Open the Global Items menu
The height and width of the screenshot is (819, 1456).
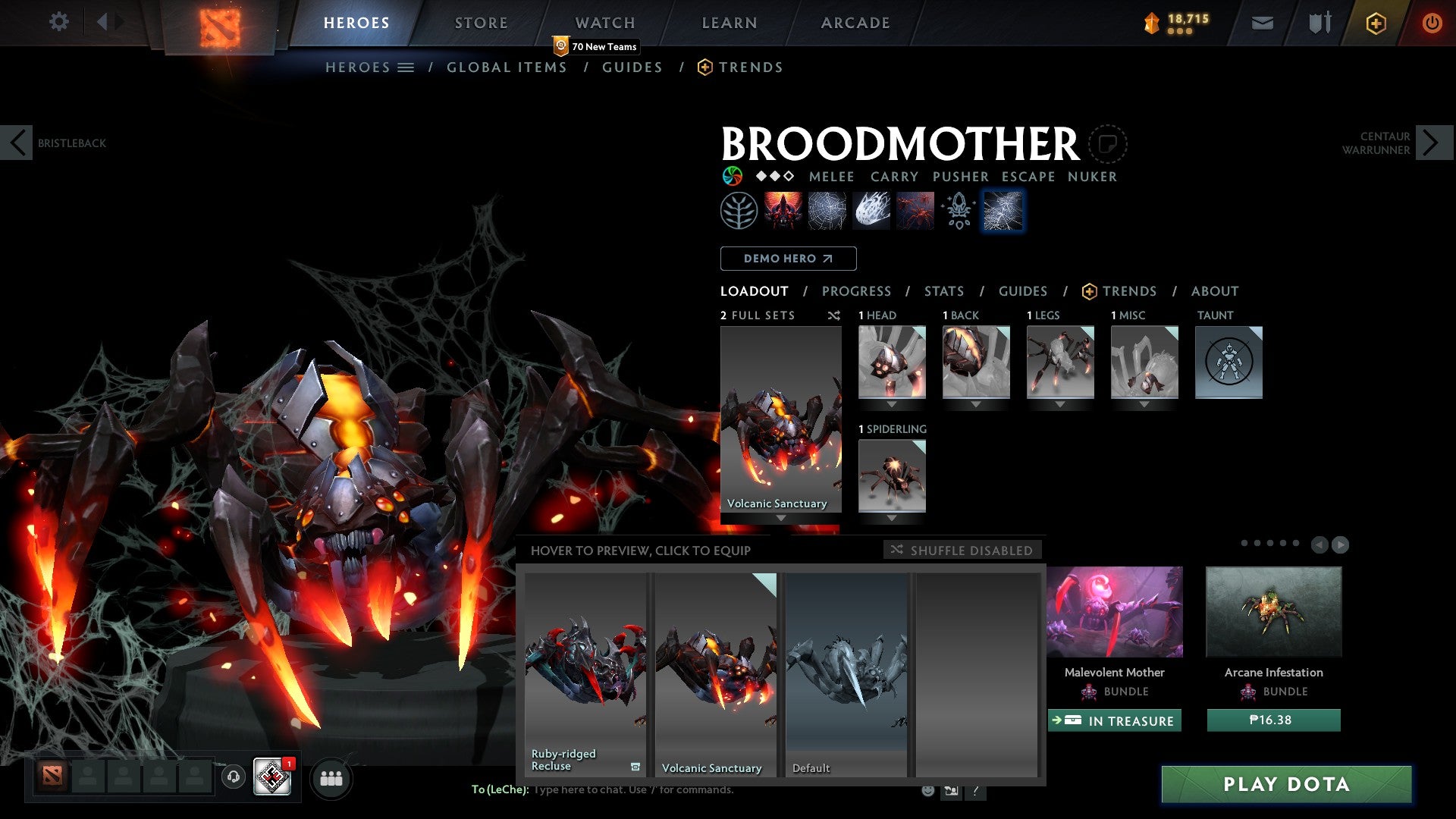(x=507, y=67)
